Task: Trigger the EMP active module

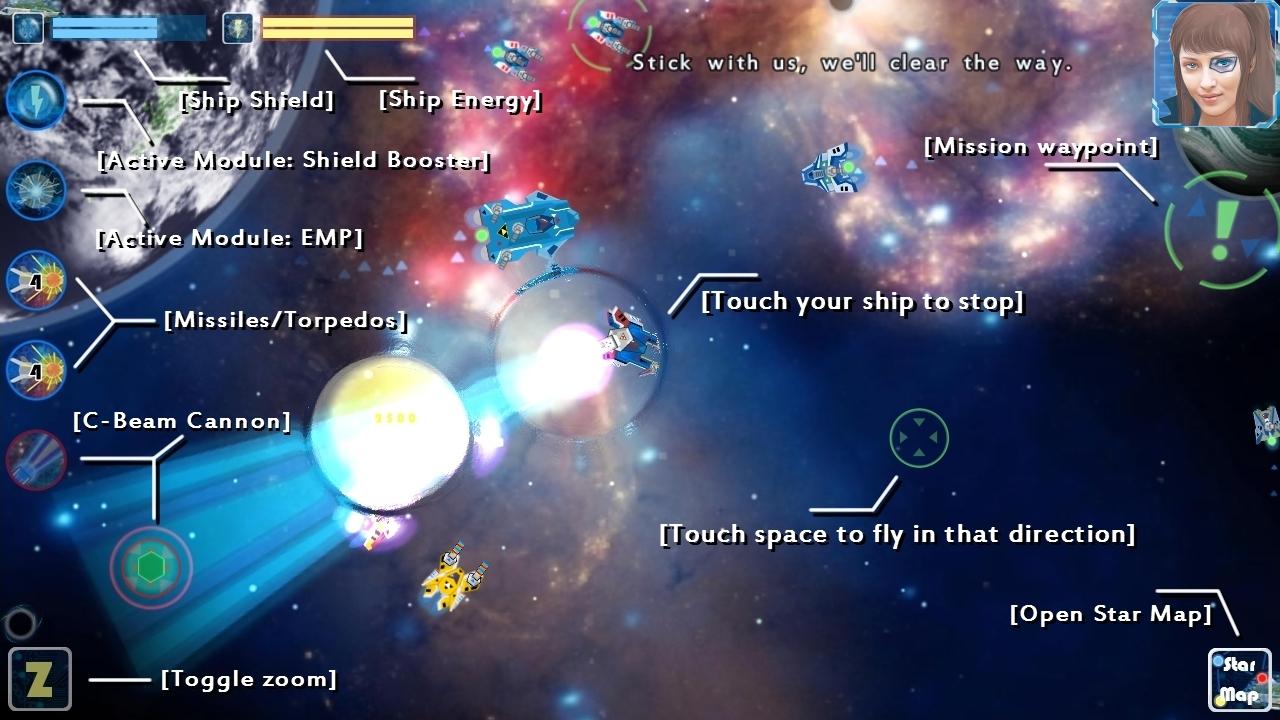Action: pyautogui.click(x=37, y=190)
